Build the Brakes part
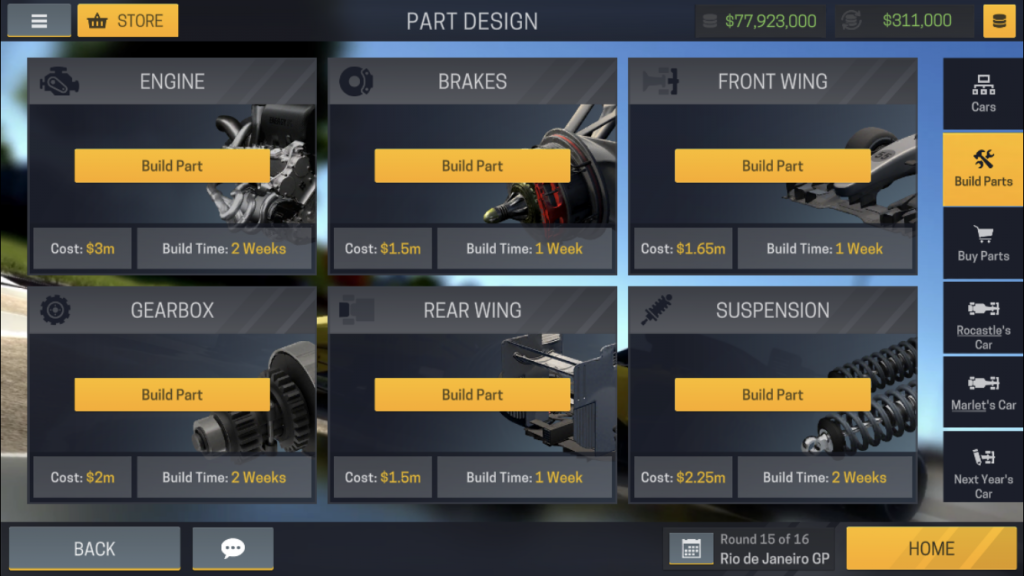1024x576 pixels. 472,166
